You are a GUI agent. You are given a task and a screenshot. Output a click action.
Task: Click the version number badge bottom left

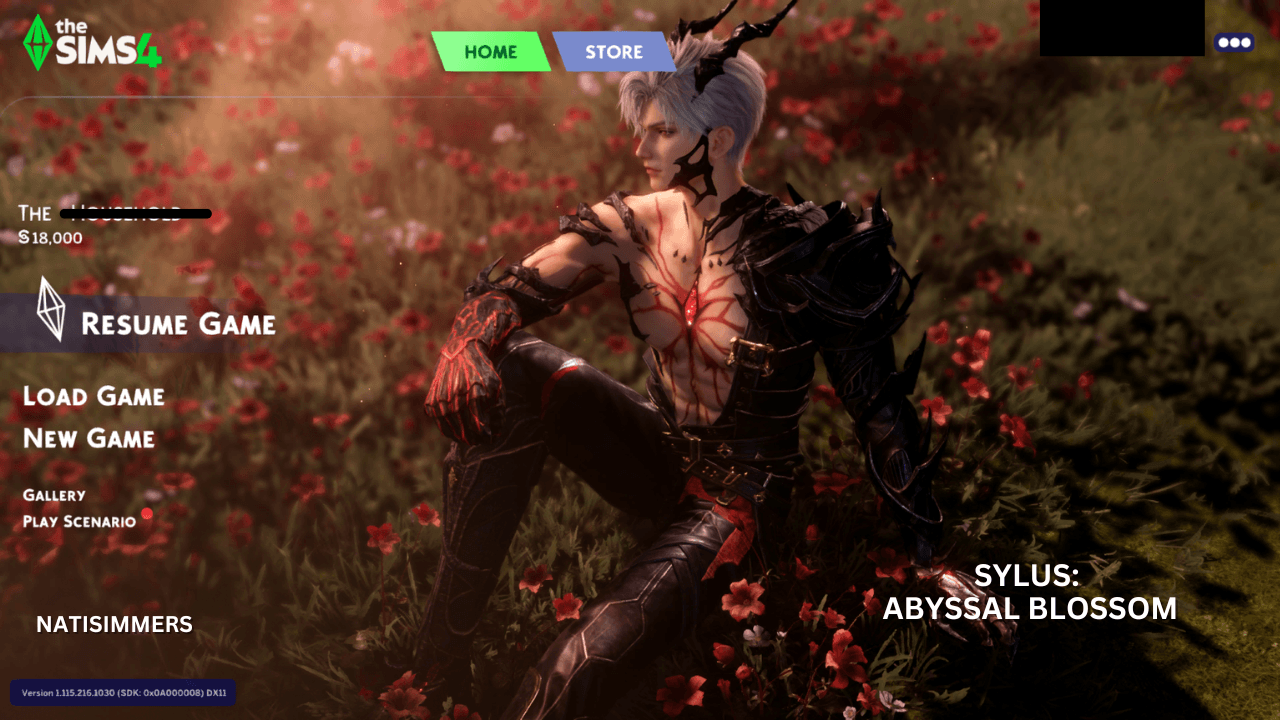[122, 692]
